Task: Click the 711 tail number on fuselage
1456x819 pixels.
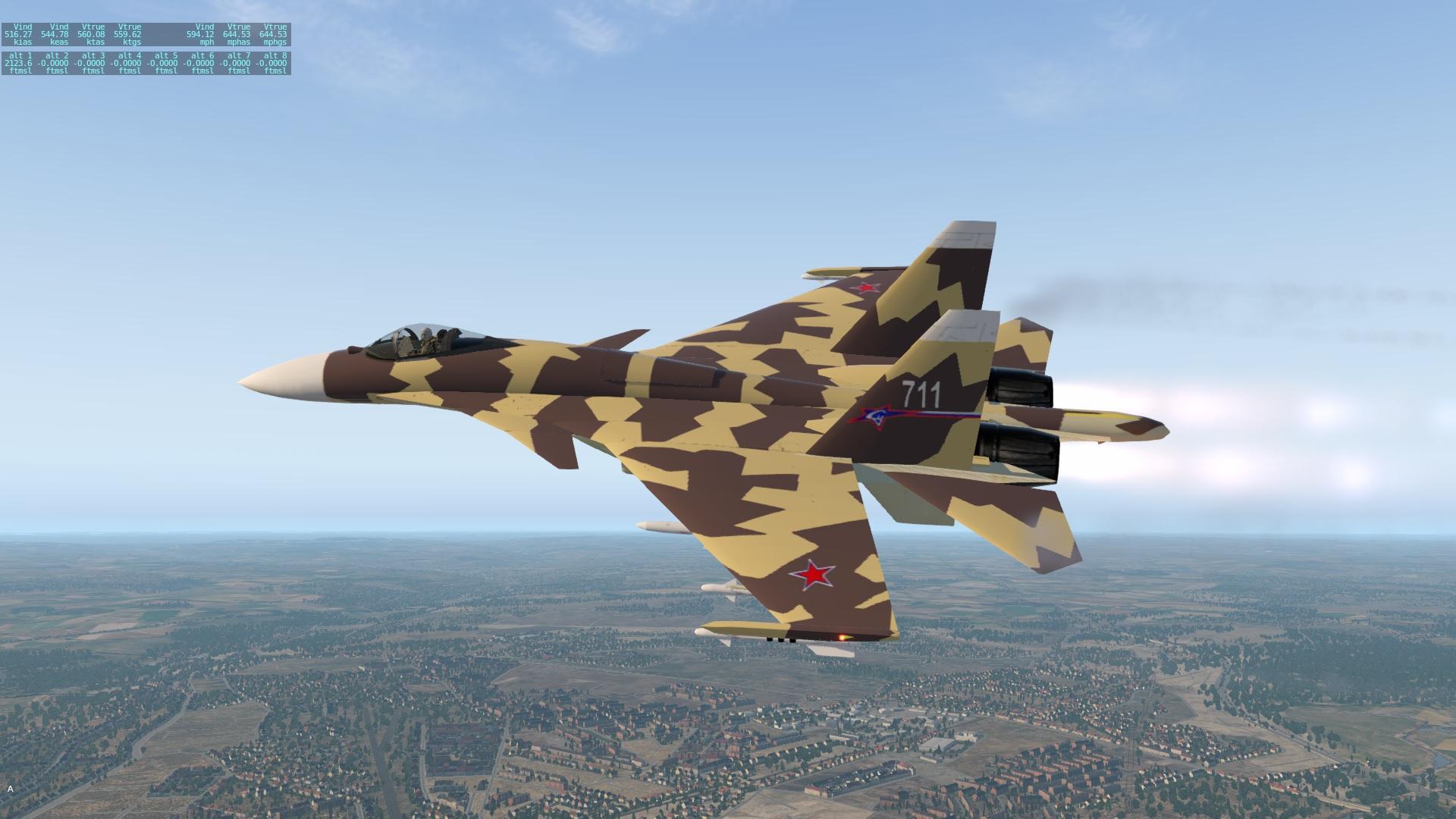Action: [920, 394]
